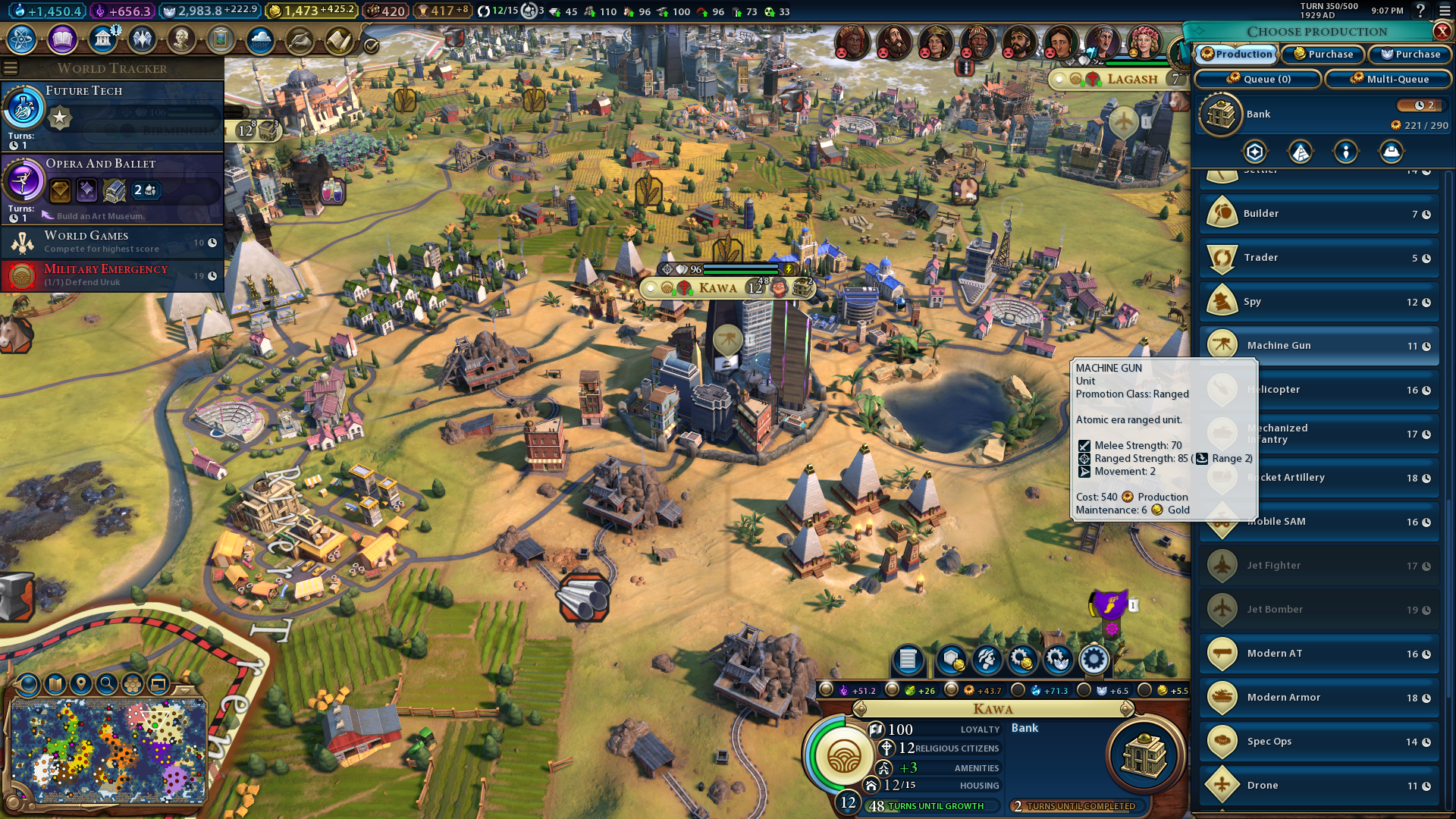Viewport: 1456px width, 819px height.
Task: Open the technology tree icon
Action: tap(22, 39)
